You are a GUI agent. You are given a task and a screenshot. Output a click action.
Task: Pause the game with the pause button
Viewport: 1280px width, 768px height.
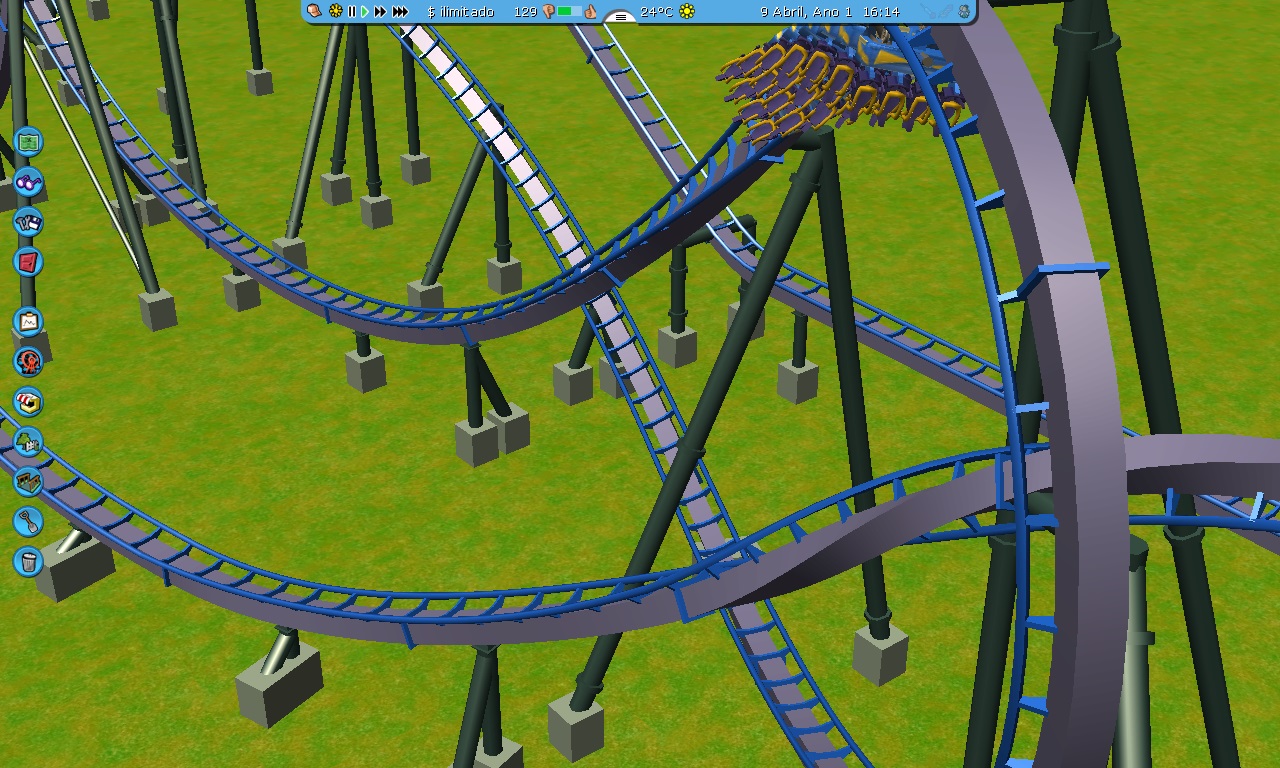(x=351, y=12)
